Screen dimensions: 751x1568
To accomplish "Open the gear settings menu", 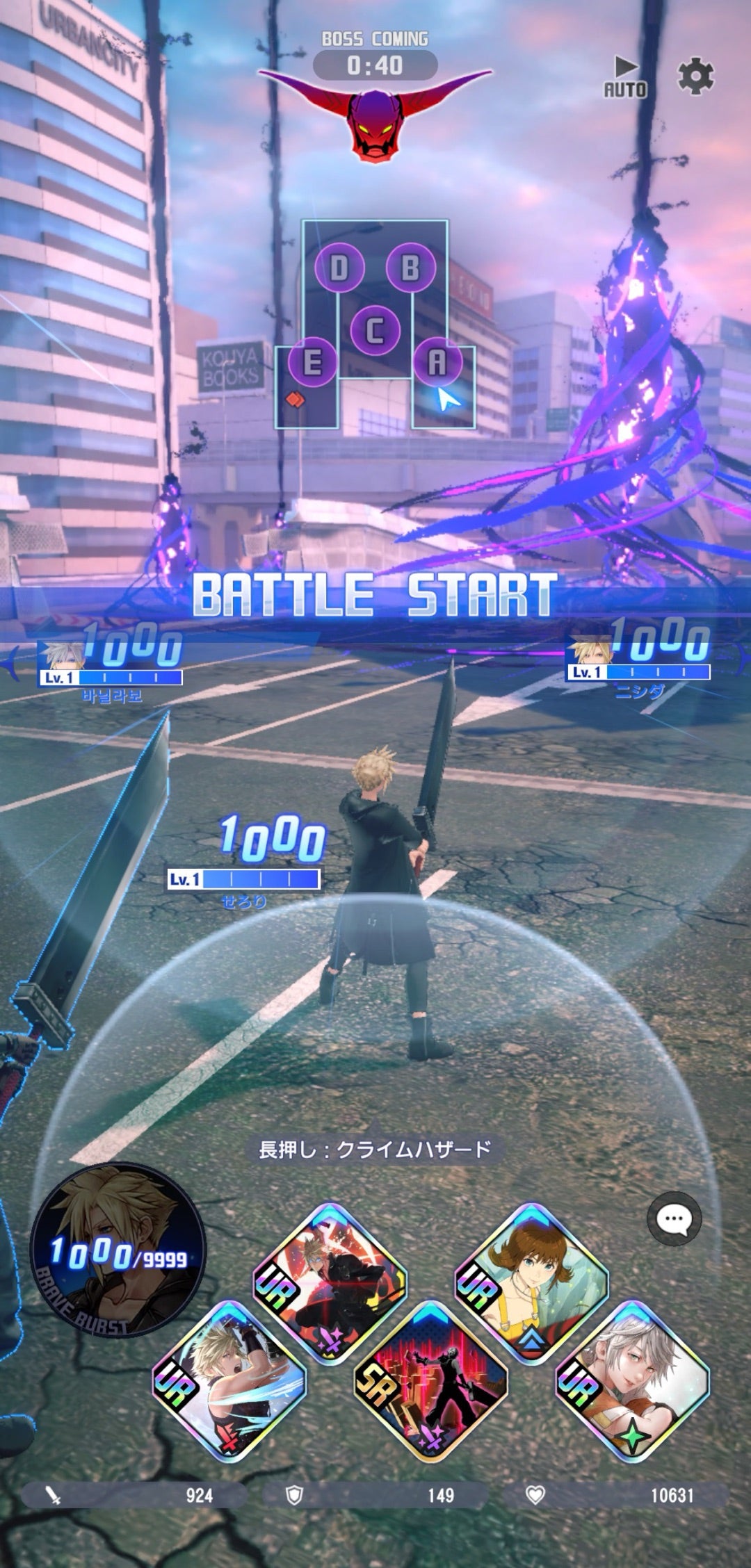I will pos(695,76).
